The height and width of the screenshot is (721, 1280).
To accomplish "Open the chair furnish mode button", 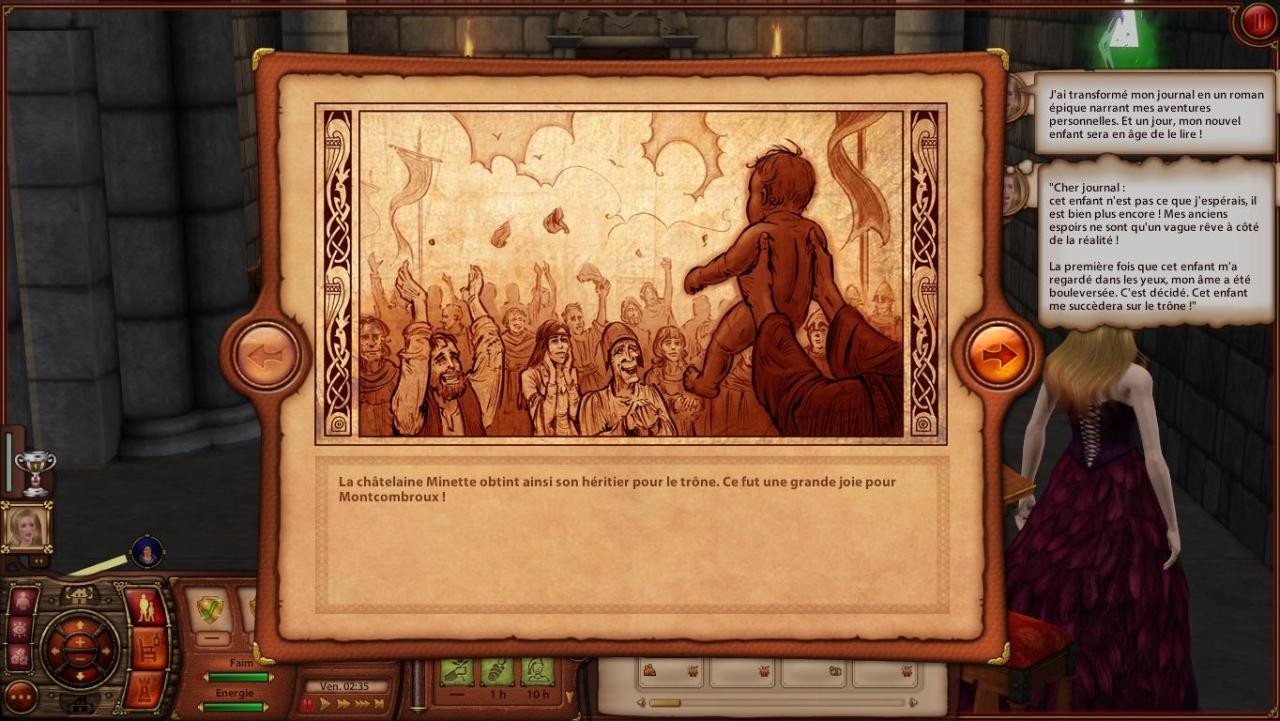I will tap(150, 648).
